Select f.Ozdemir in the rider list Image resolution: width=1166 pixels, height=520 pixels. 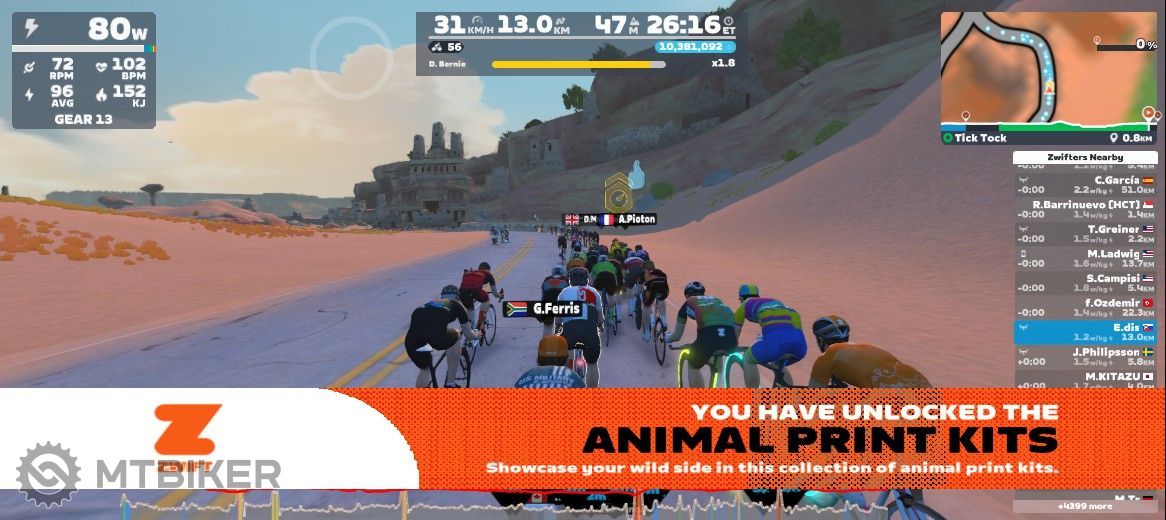(1085, 307)
